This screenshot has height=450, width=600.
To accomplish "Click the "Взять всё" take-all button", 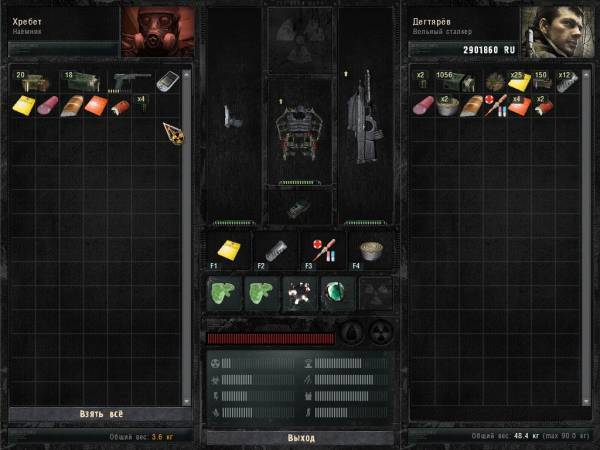I will coord(98,414).
